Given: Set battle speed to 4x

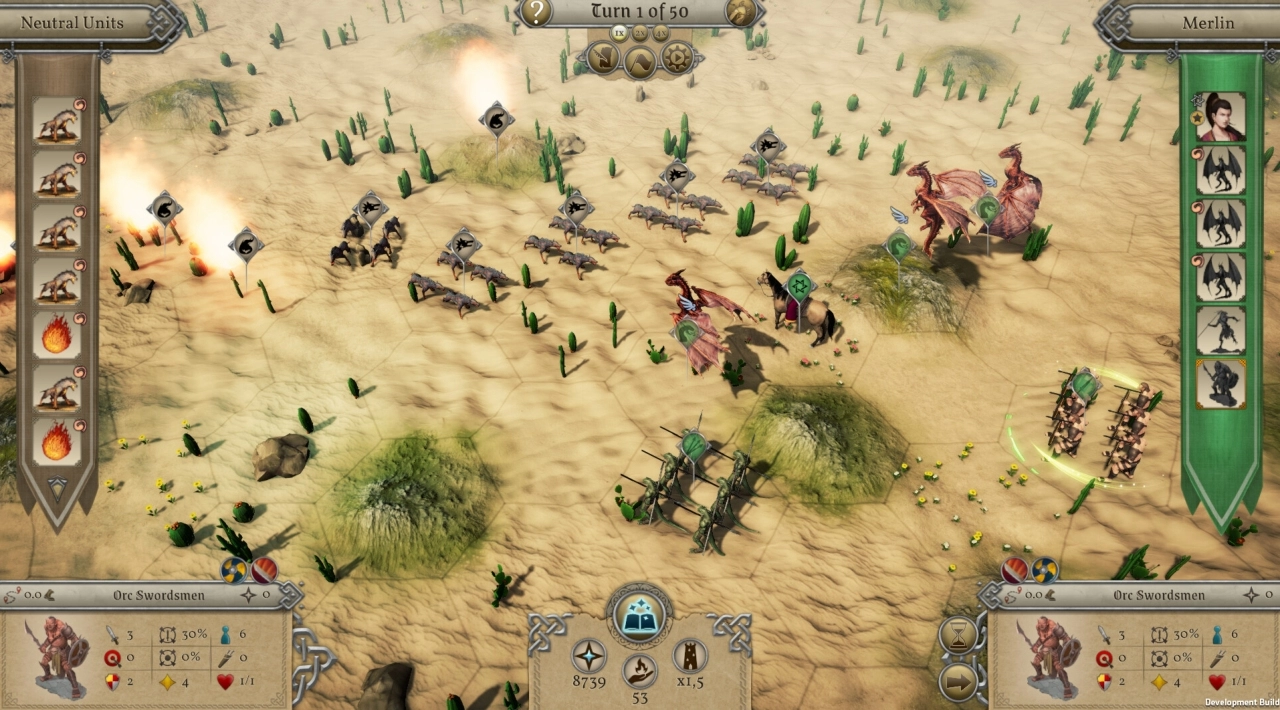Looking at the screenshot, I should point(661,33).
